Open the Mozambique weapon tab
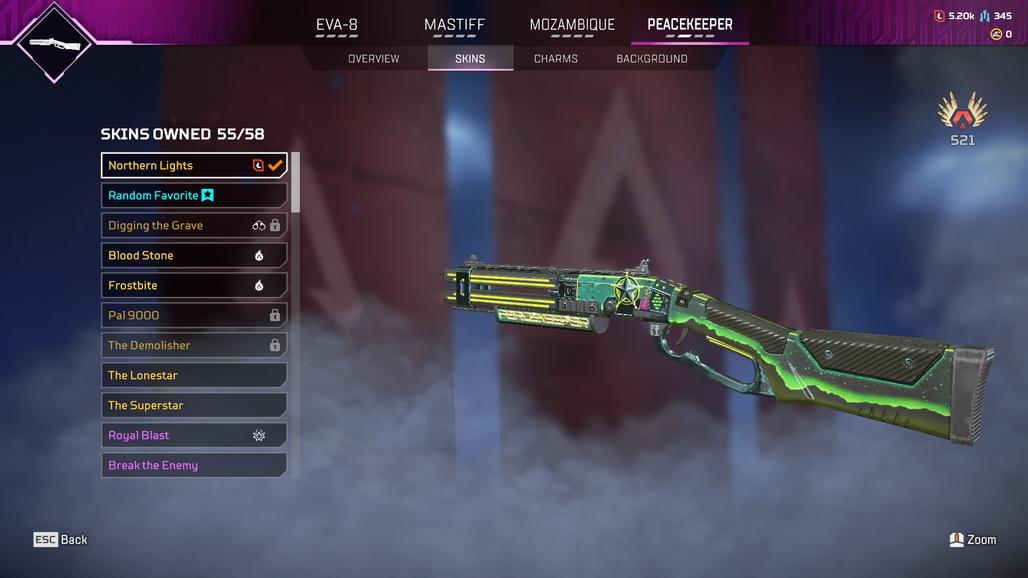Screen dimensions: 1028x578 click(x=572, y=25)
